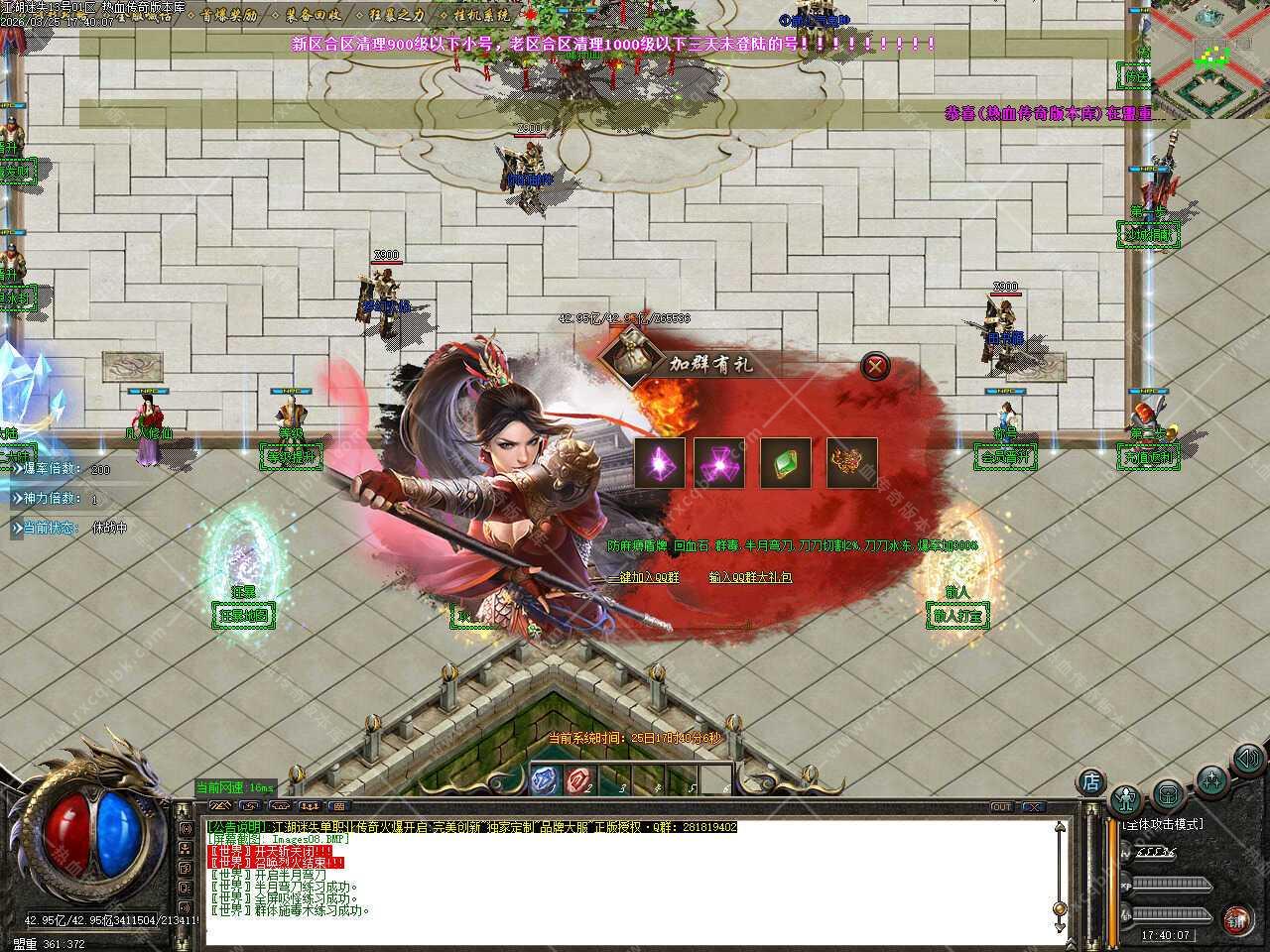Toggle the sound speaker button
The width and height of the screenshot is (1270, 952).
pos(1245,761)
